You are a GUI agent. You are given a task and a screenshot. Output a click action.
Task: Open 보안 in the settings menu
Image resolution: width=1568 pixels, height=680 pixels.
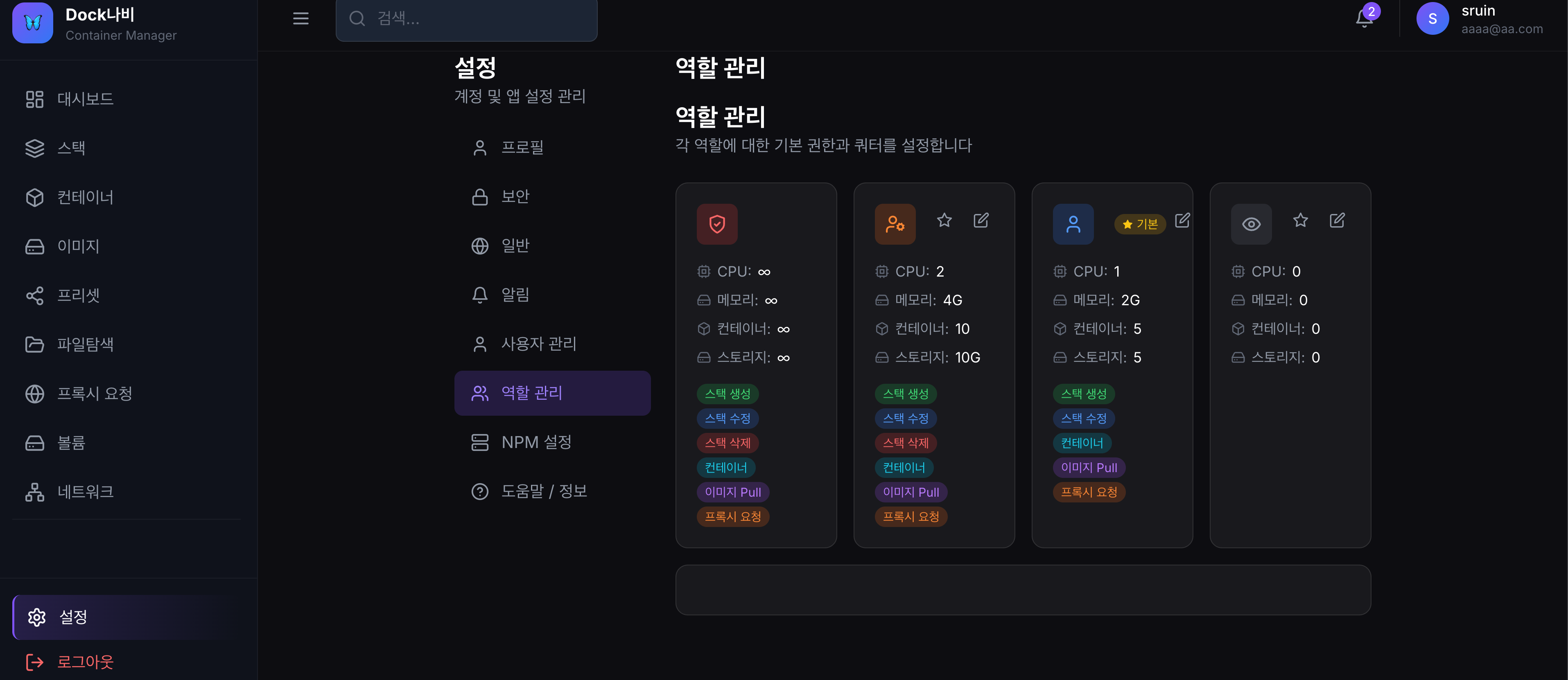(515, 196)
